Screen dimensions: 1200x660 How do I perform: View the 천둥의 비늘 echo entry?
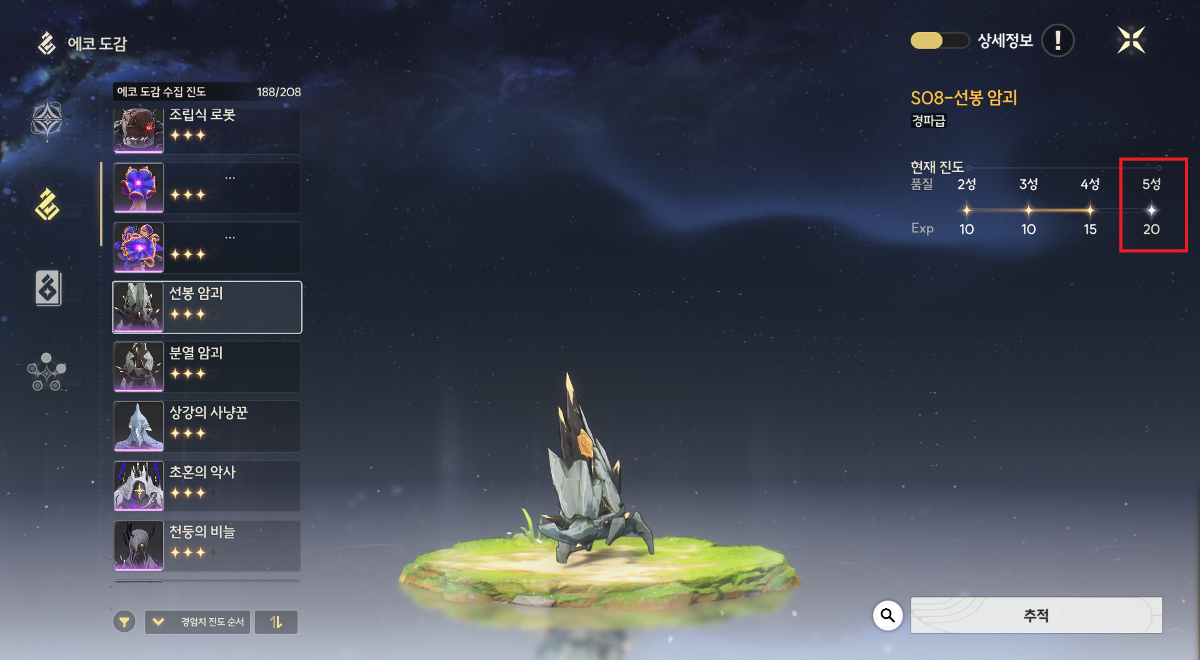[207, 545]
